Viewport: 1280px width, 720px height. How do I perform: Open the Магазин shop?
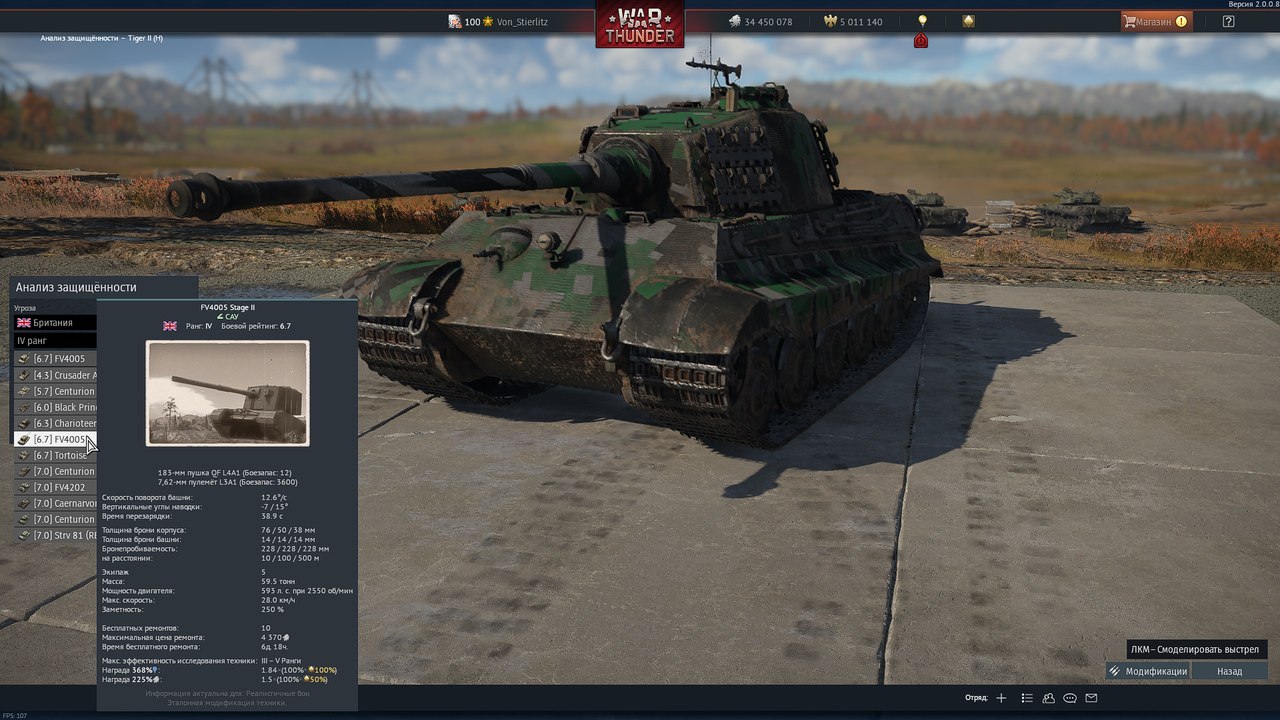coord(1155,21)
